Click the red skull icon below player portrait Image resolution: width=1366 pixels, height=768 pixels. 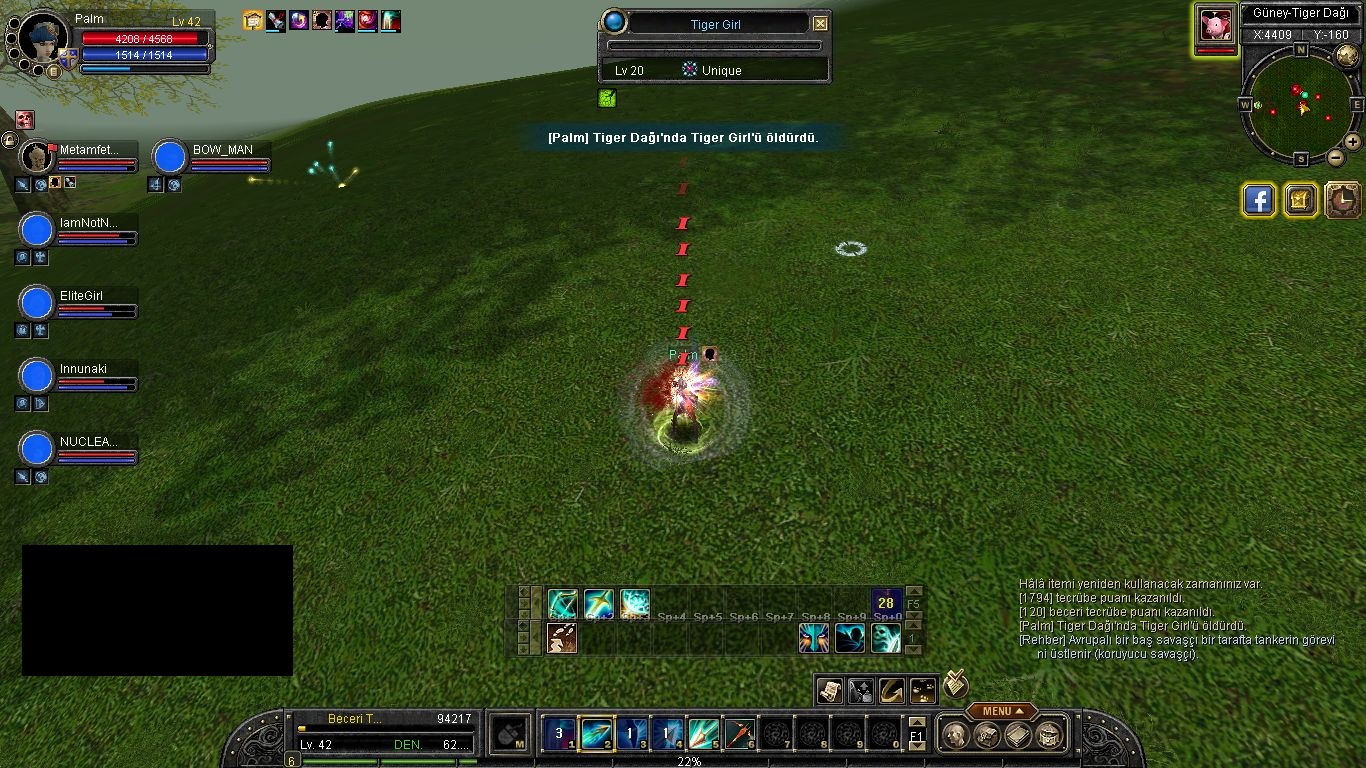[x=25, y=120]
